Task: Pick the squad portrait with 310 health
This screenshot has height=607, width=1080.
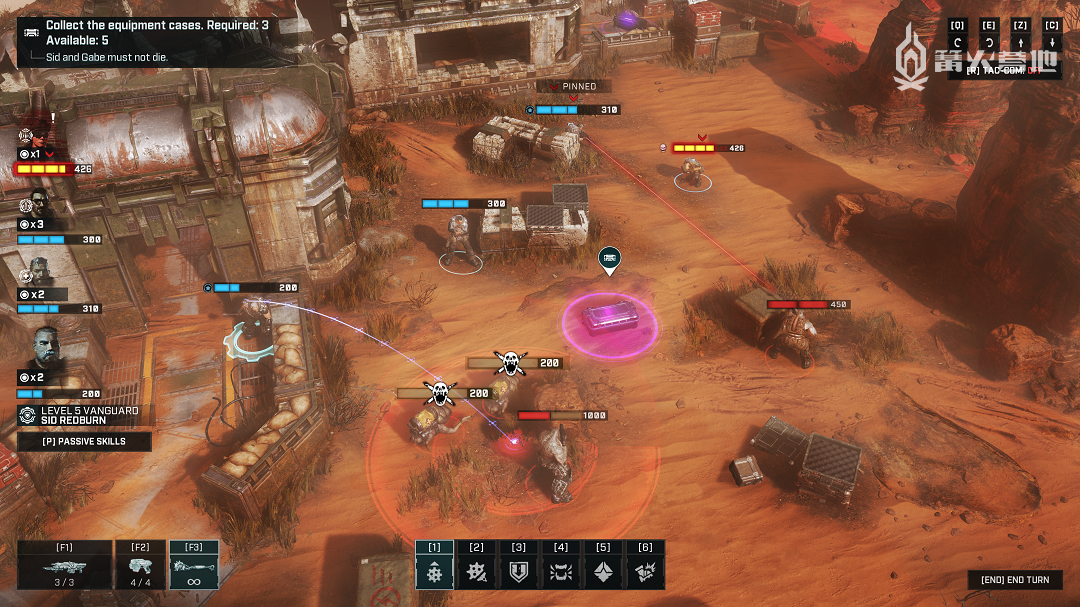Action: click(40, 271)
